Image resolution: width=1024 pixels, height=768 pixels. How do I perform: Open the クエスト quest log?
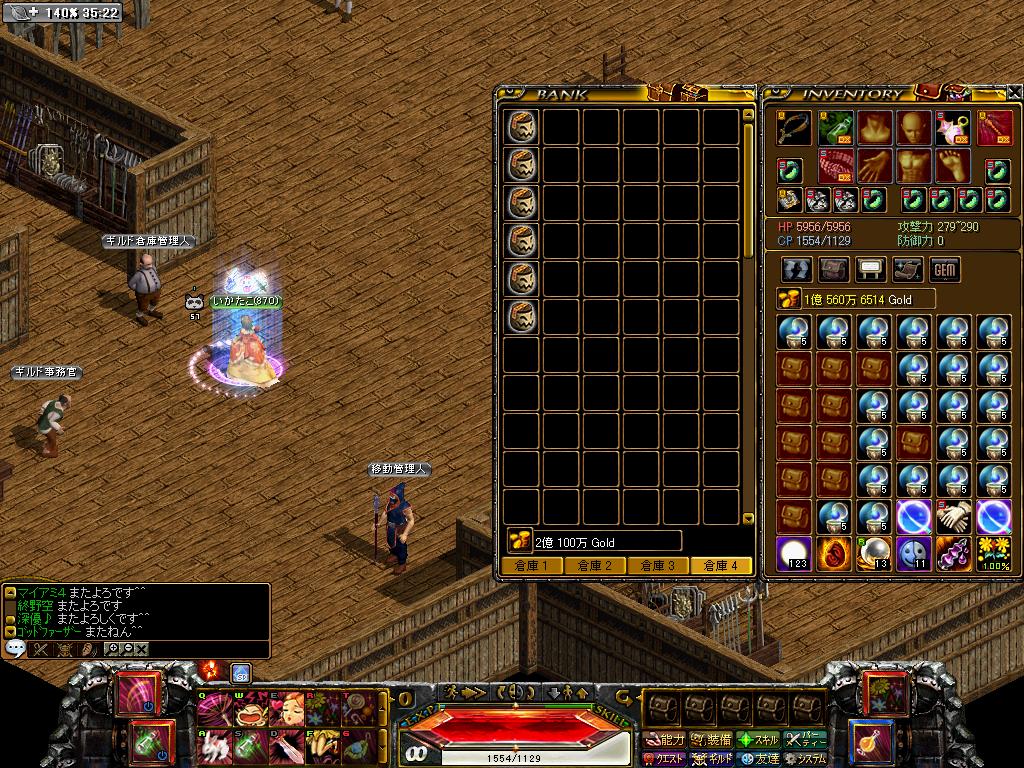point(665,759)
